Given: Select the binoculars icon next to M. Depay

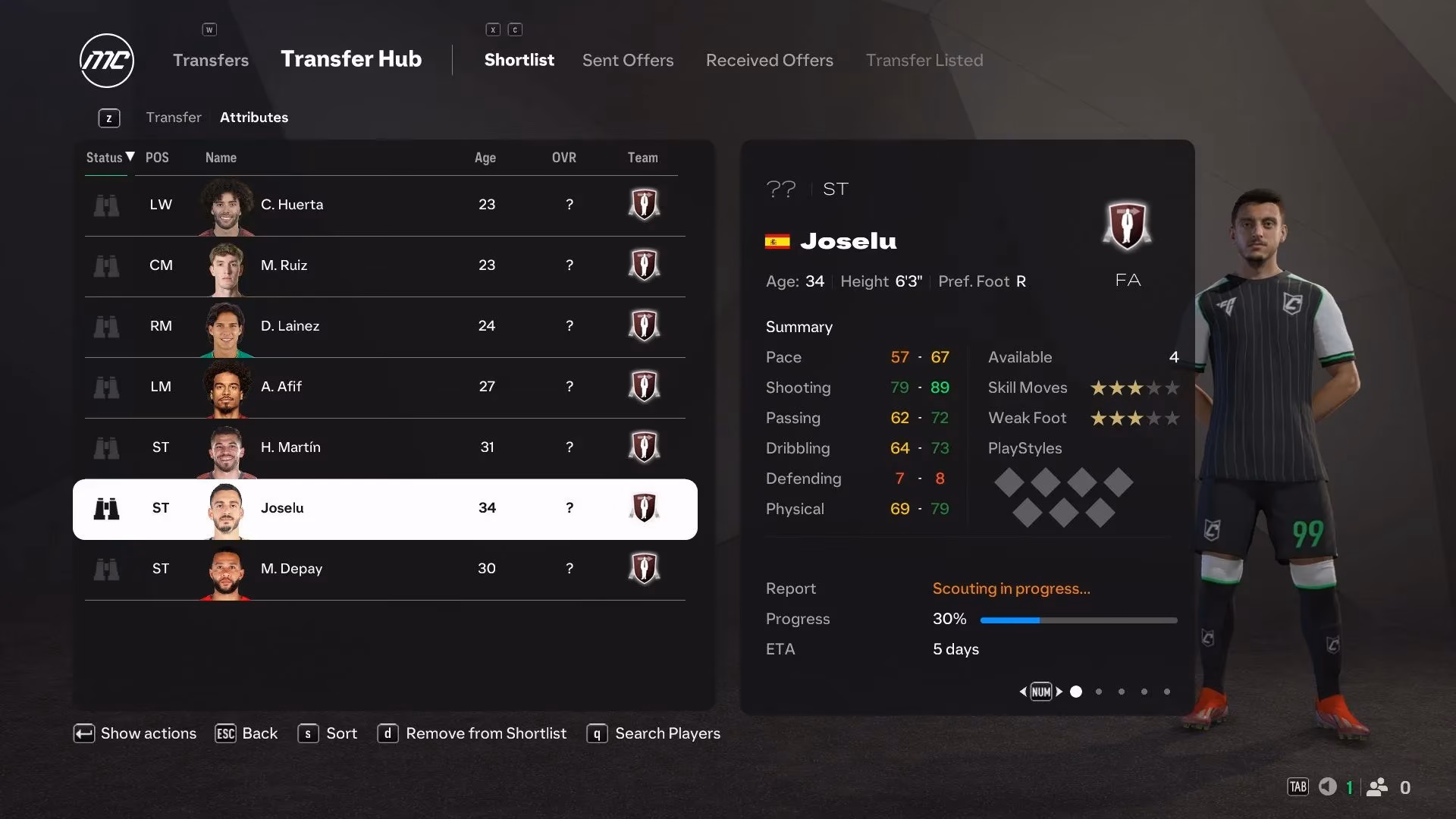Looking at the screenshot, I should 108,570.
